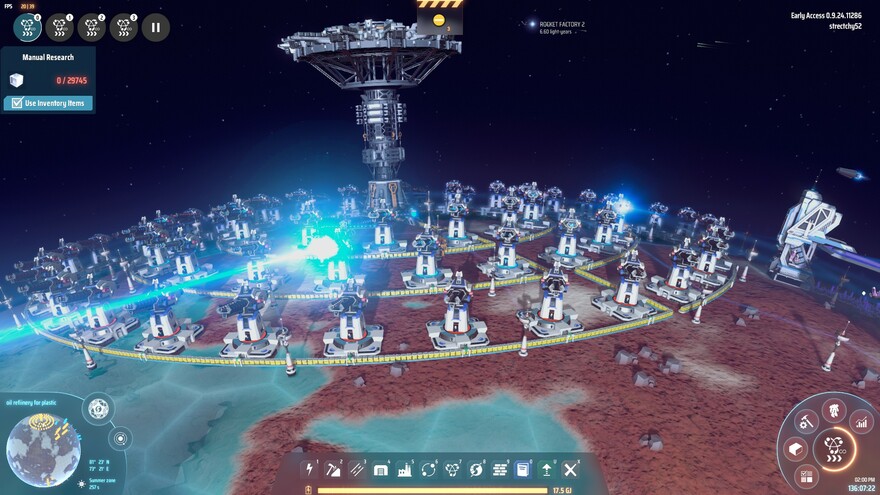Select the research queue slot numbered 1
This screenshot has height=495, width=880.
pos(60,27)
